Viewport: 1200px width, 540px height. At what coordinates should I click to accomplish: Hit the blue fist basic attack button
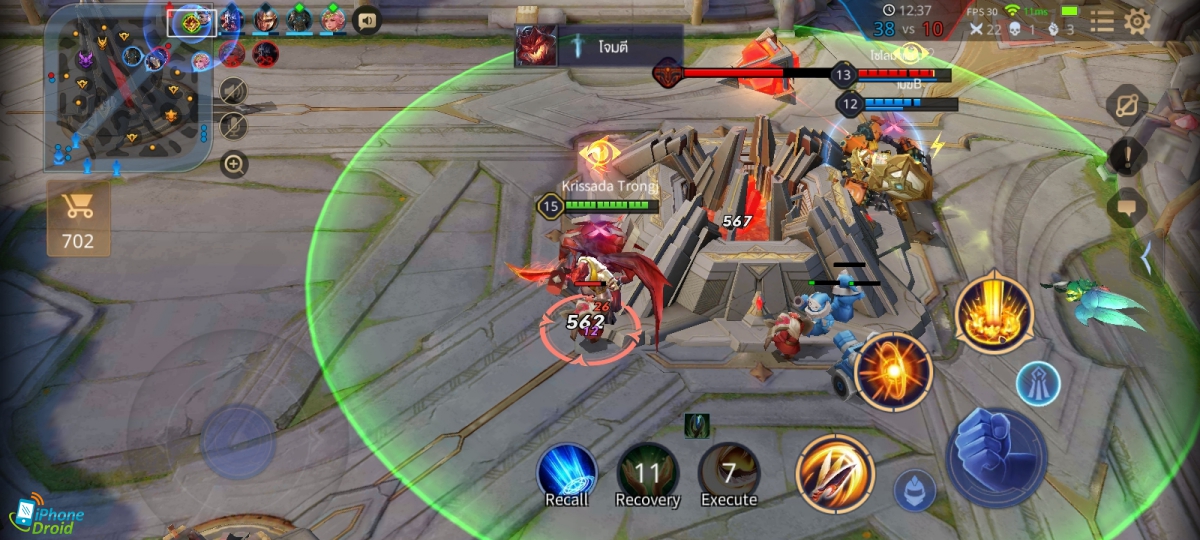pyautogui.click(x=996, y=457)
